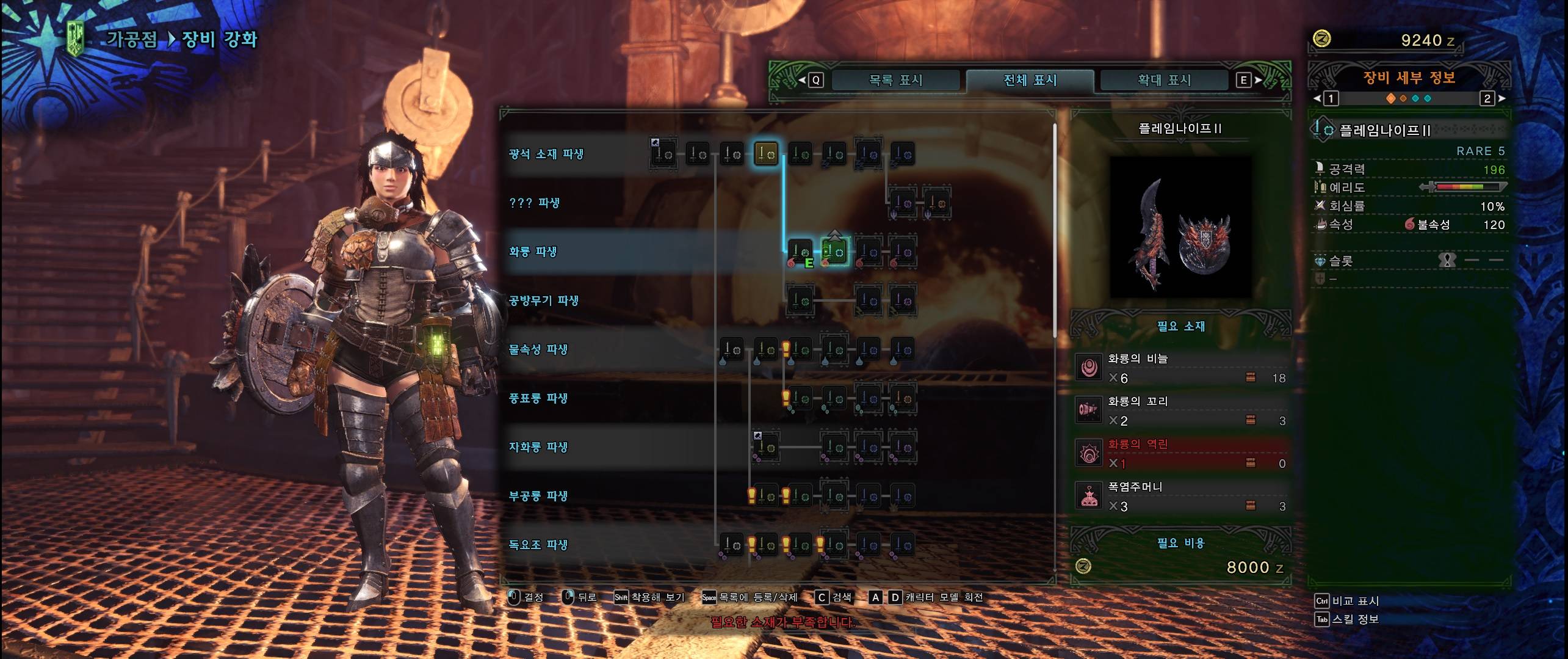This screenshot has height=659, width=1568.
Task: Select the 물속성 파생 tree row
Action: coord(538,349)
